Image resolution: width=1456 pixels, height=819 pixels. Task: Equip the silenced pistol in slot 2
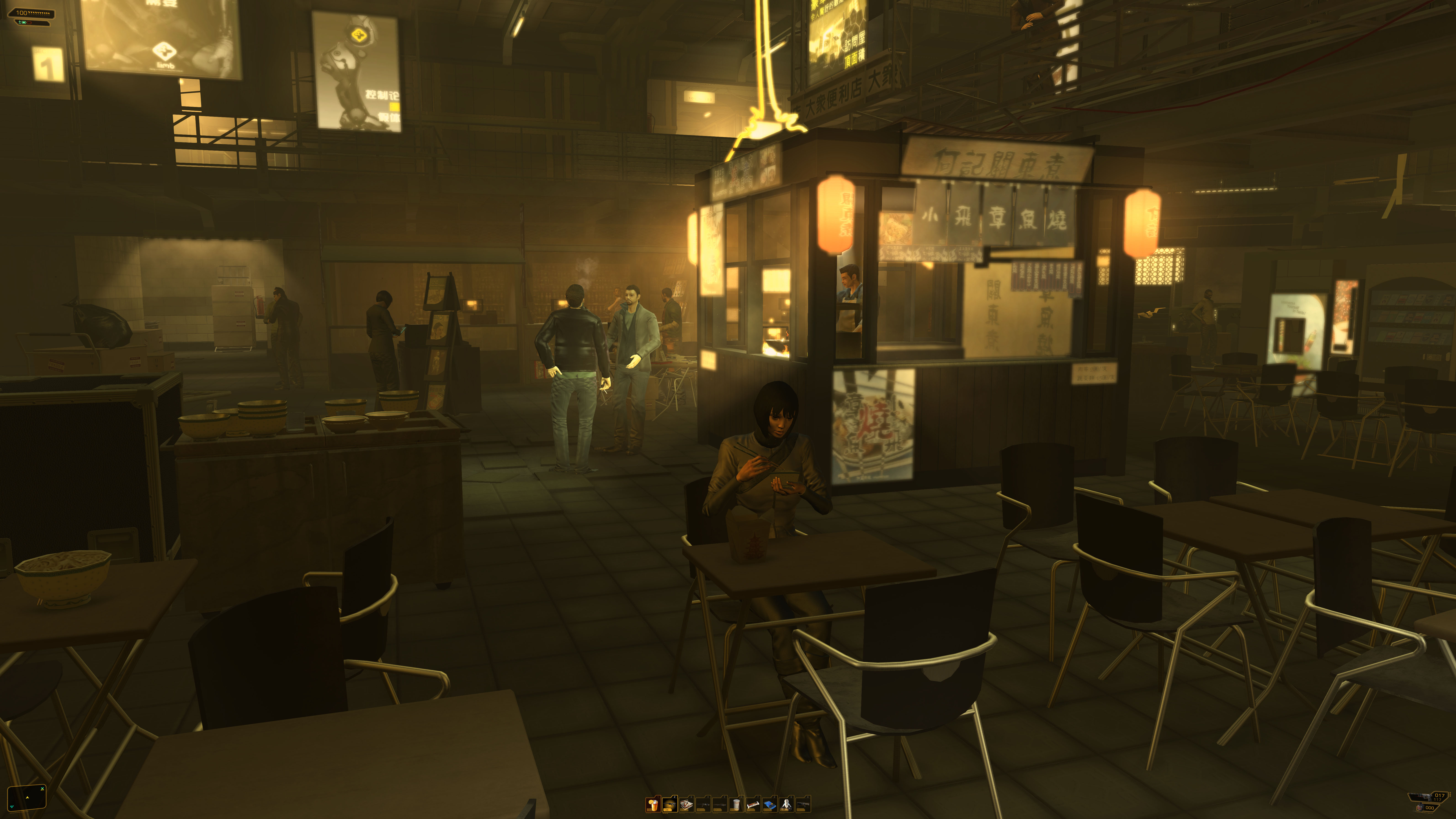point(670,804)
